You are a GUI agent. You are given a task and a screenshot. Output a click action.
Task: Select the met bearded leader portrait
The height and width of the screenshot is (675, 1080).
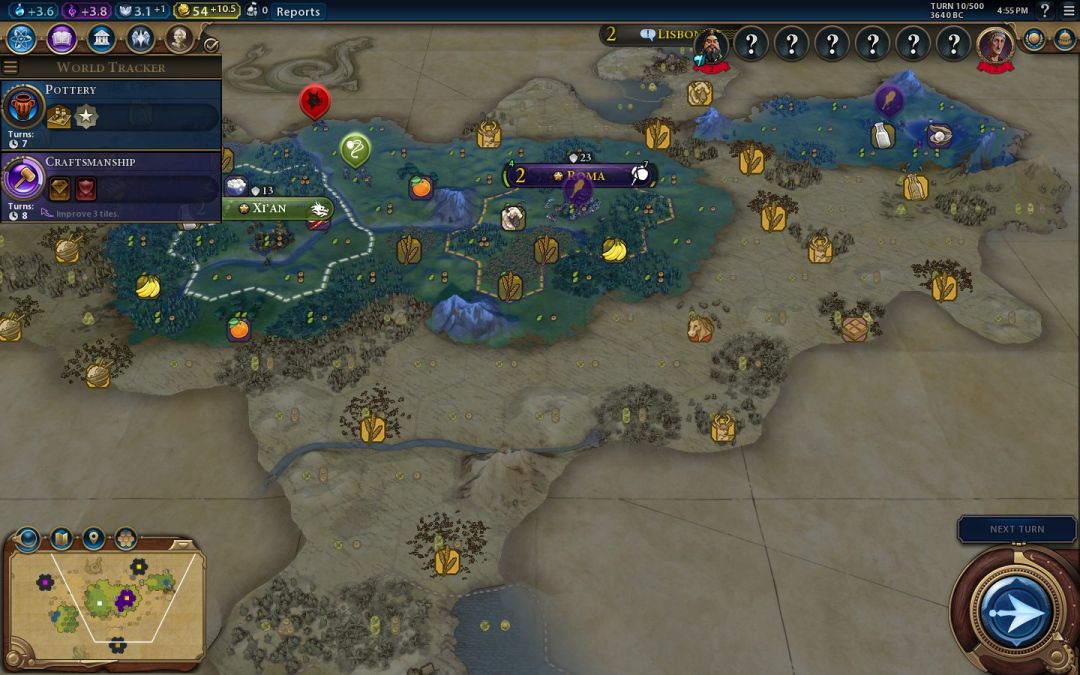tap(711, 45)
